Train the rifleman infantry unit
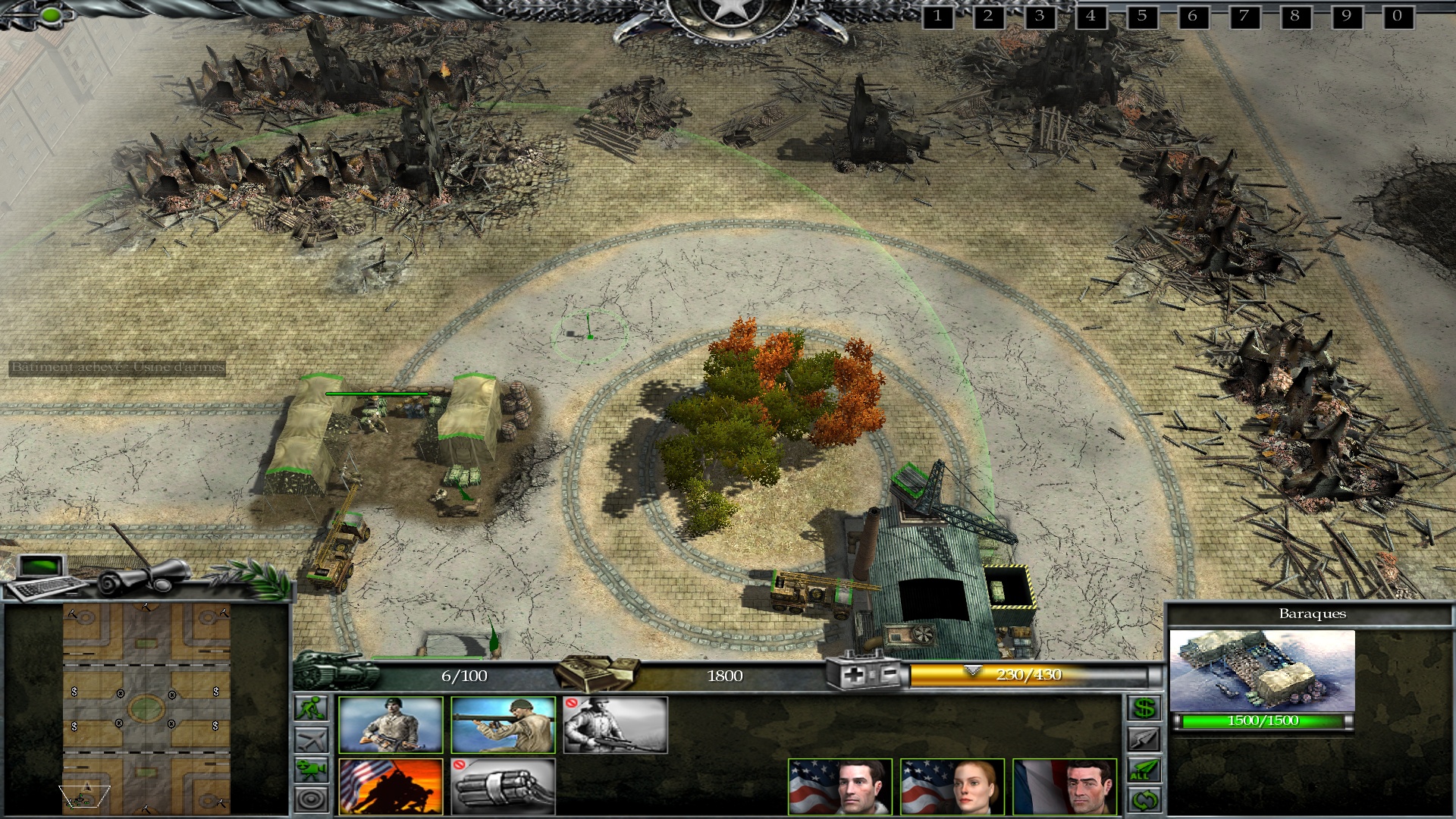The width and height of the screenshot is (1456, 819). click(x=391, y=725)
